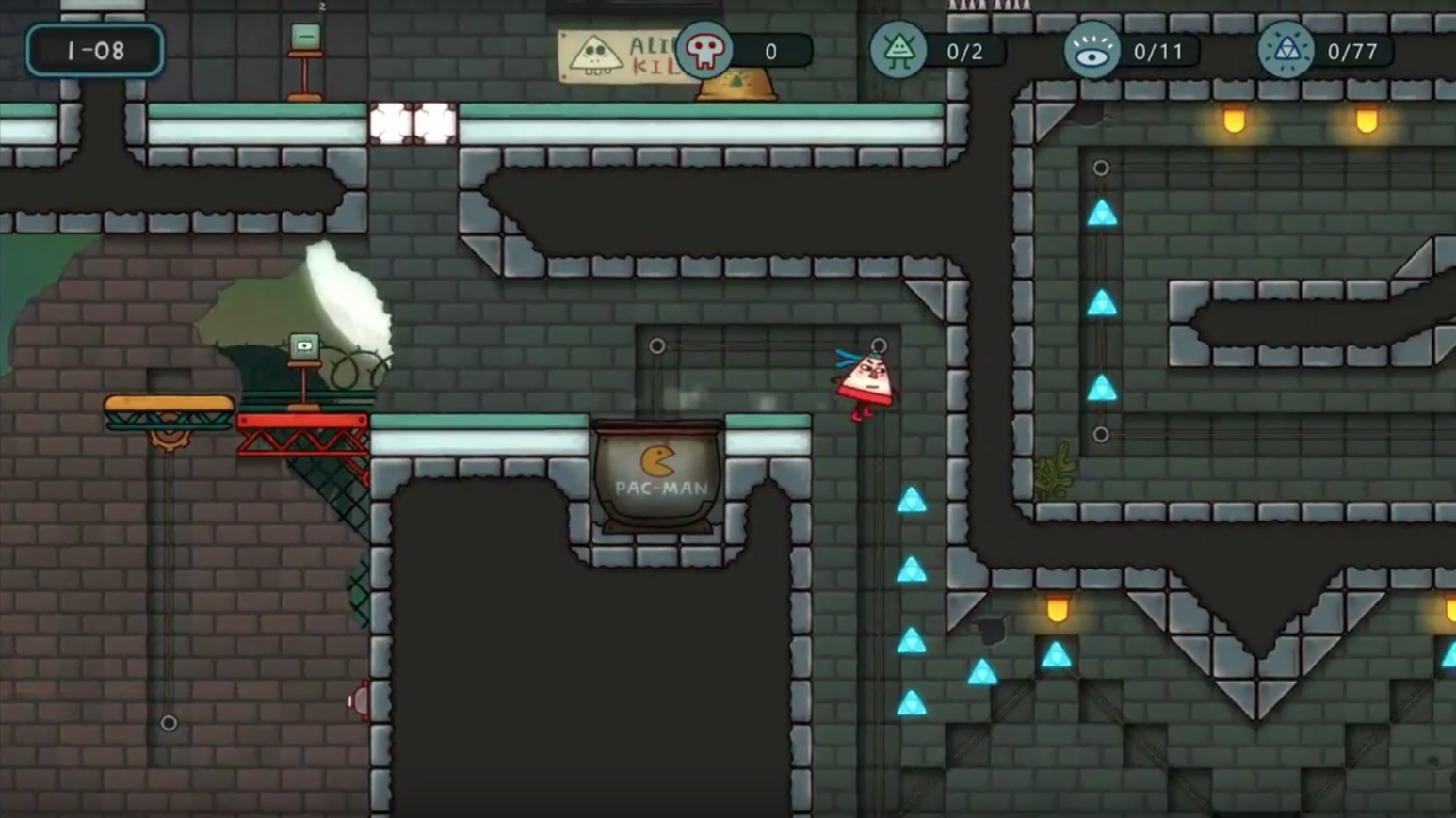Toggle the left glowing wall lamp
The height and width of the screenshot is (818, 1456).
click(1234, 120)
